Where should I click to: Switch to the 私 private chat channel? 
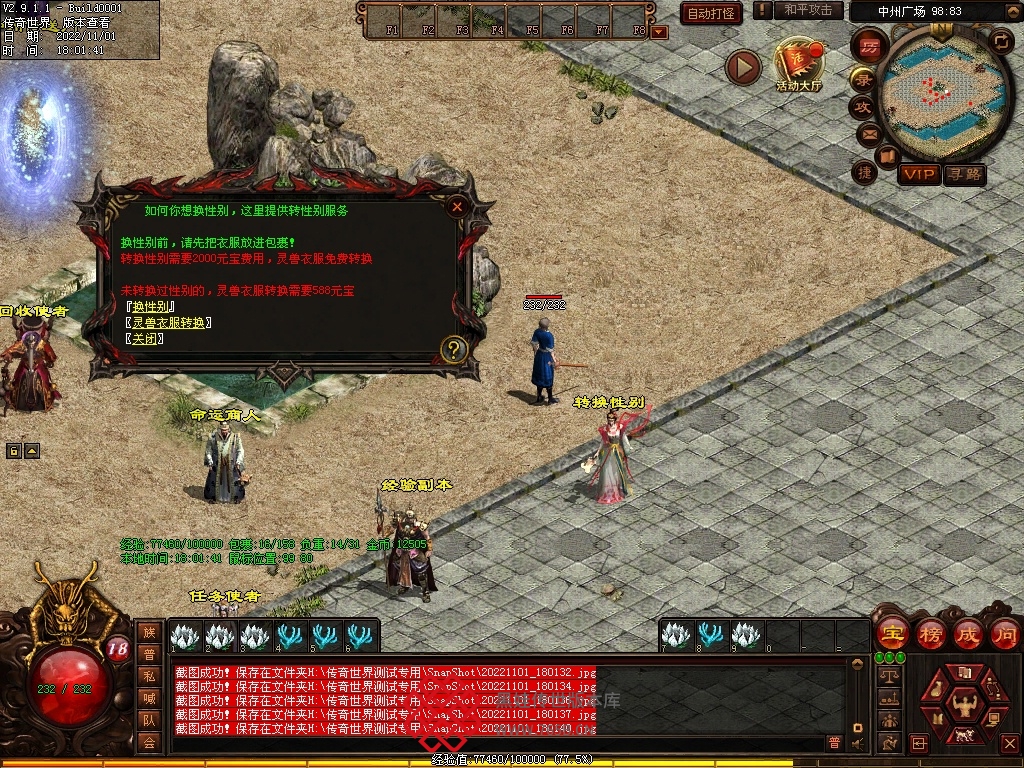pyautogui.click(x=149, y=675)
